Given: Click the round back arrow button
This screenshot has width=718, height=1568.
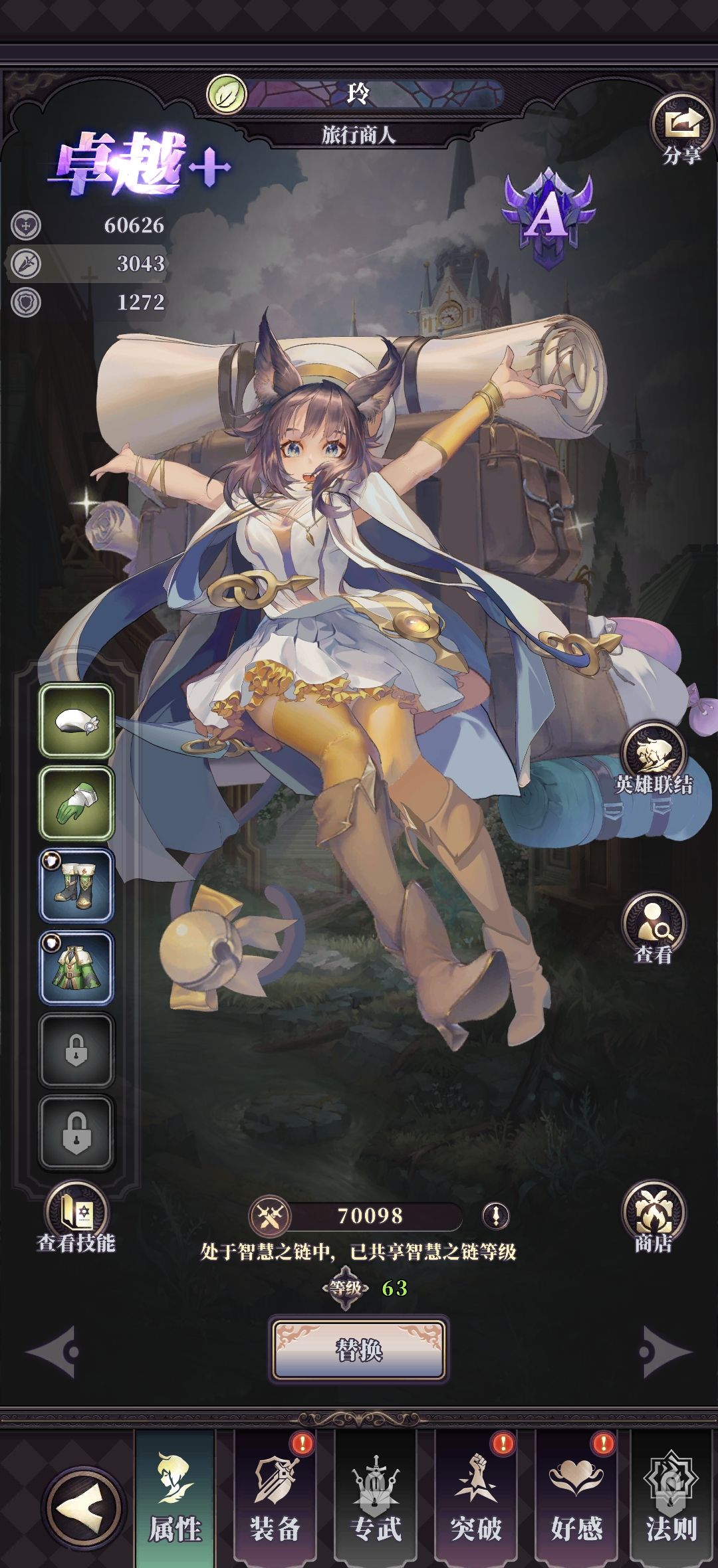Looking at the screenshot, I should (x=84, y=1510).
